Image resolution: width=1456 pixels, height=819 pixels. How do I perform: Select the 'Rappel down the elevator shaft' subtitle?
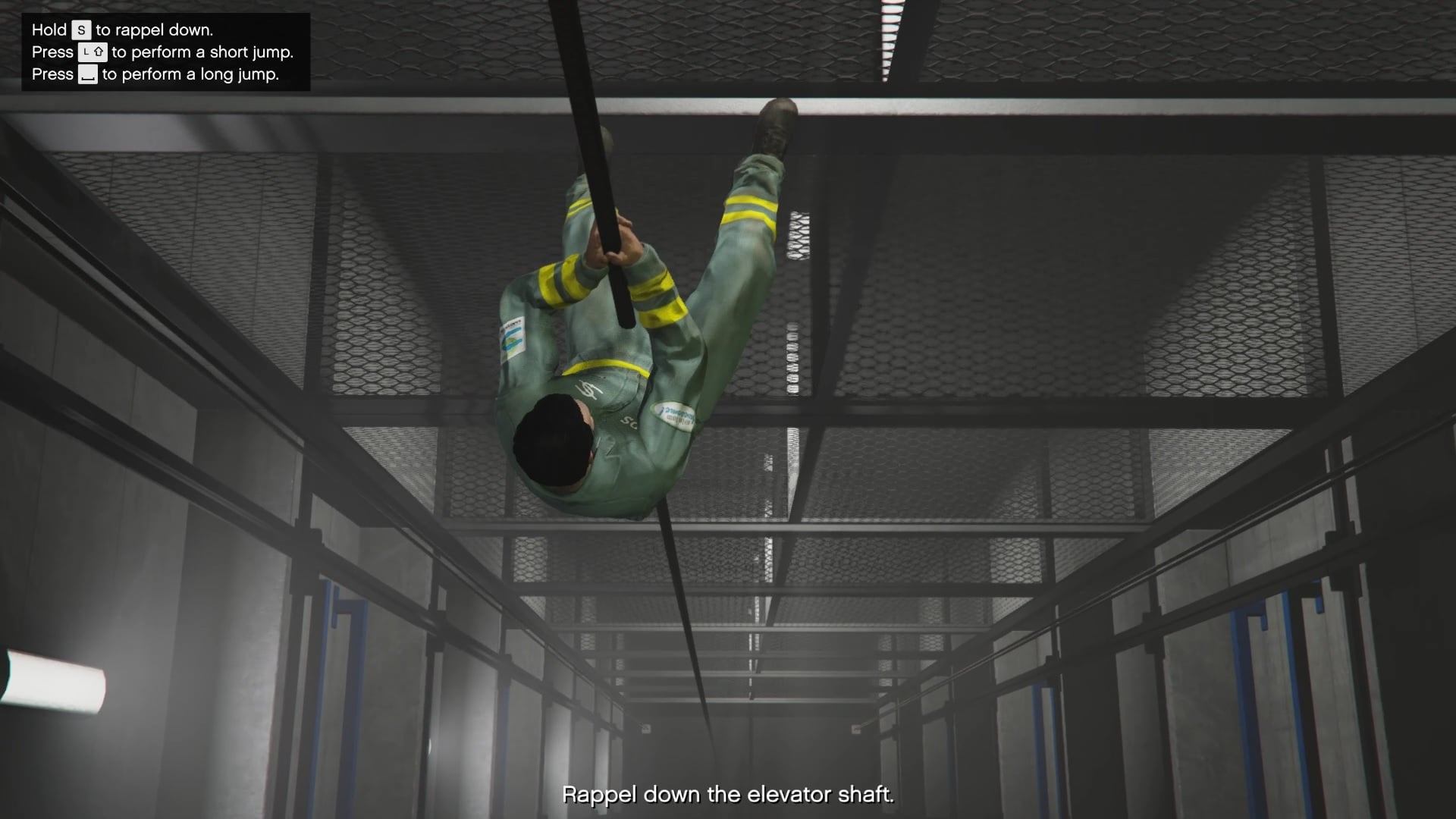730,795
